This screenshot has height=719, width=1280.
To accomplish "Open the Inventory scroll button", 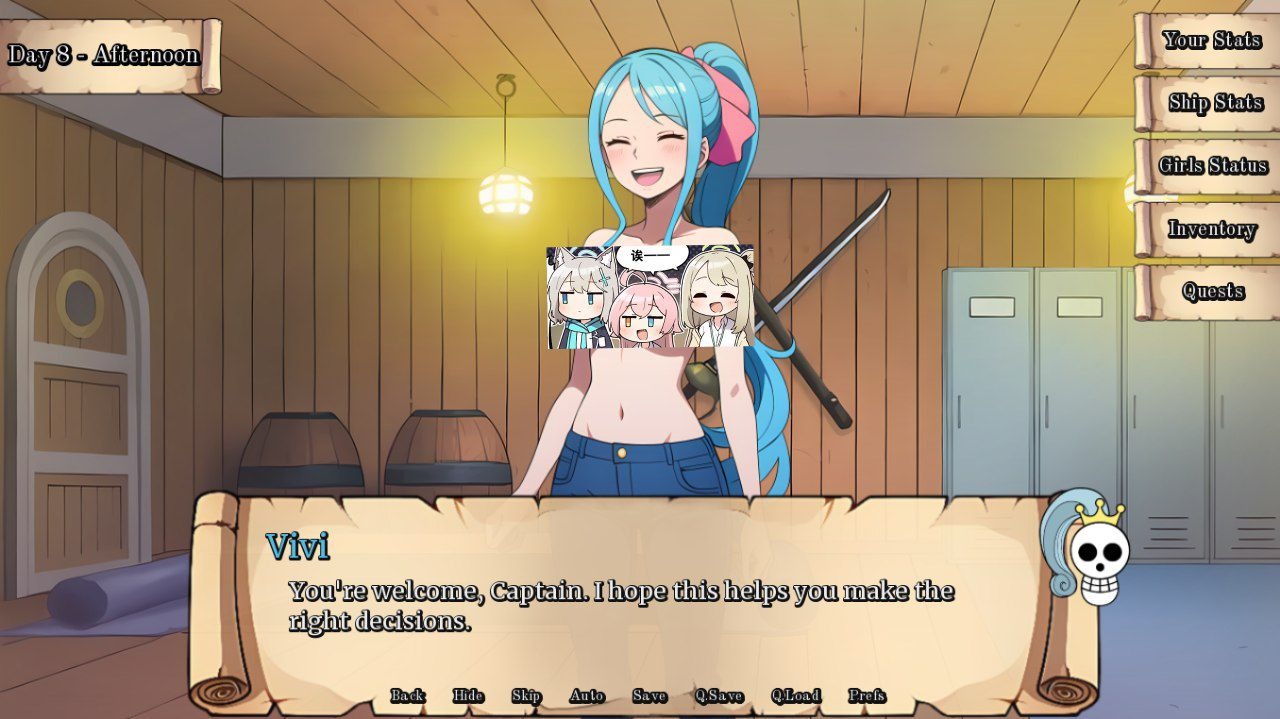I will (1211, 229).
